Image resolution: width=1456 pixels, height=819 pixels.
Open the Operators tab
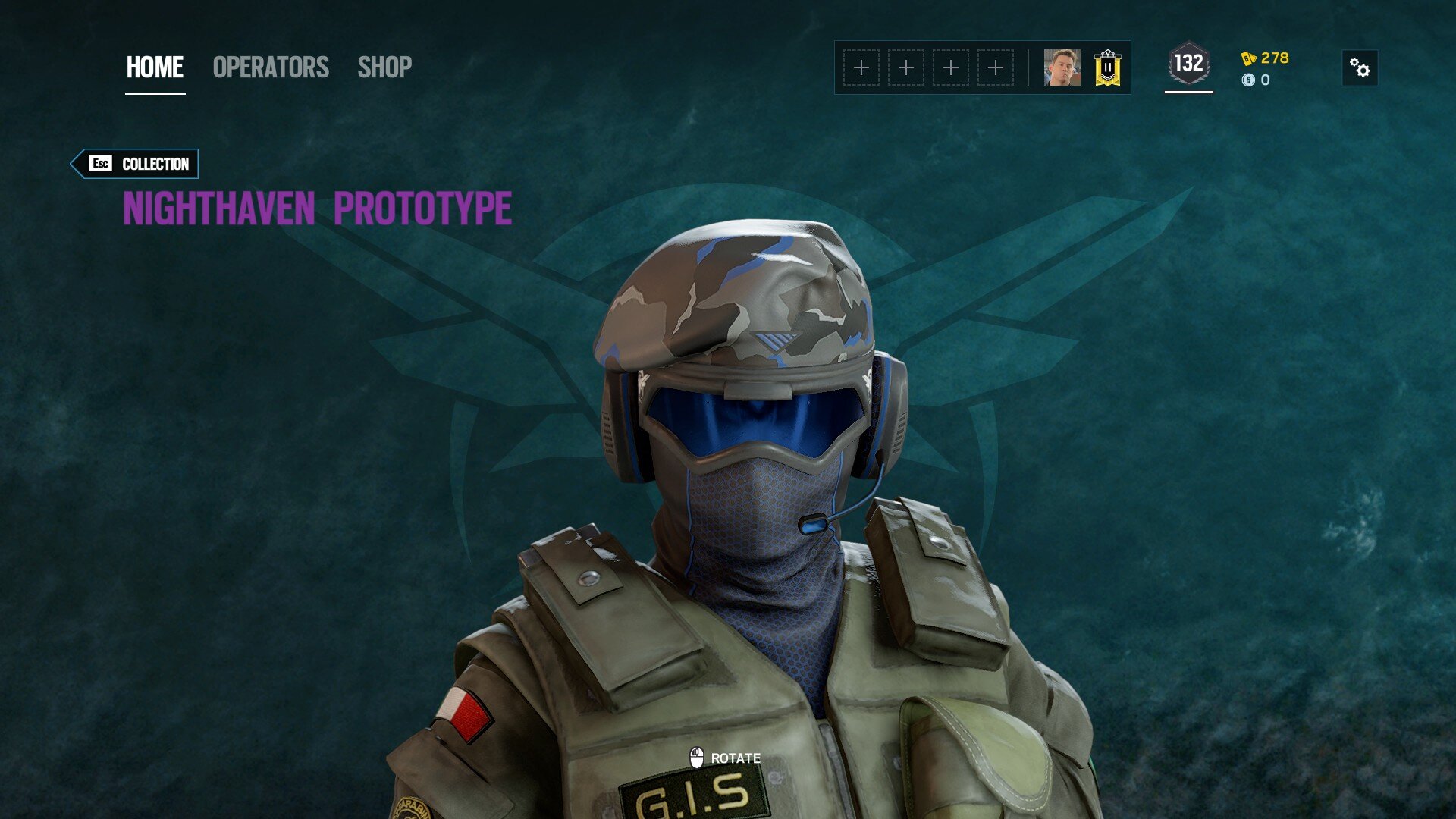pos(271,67)
